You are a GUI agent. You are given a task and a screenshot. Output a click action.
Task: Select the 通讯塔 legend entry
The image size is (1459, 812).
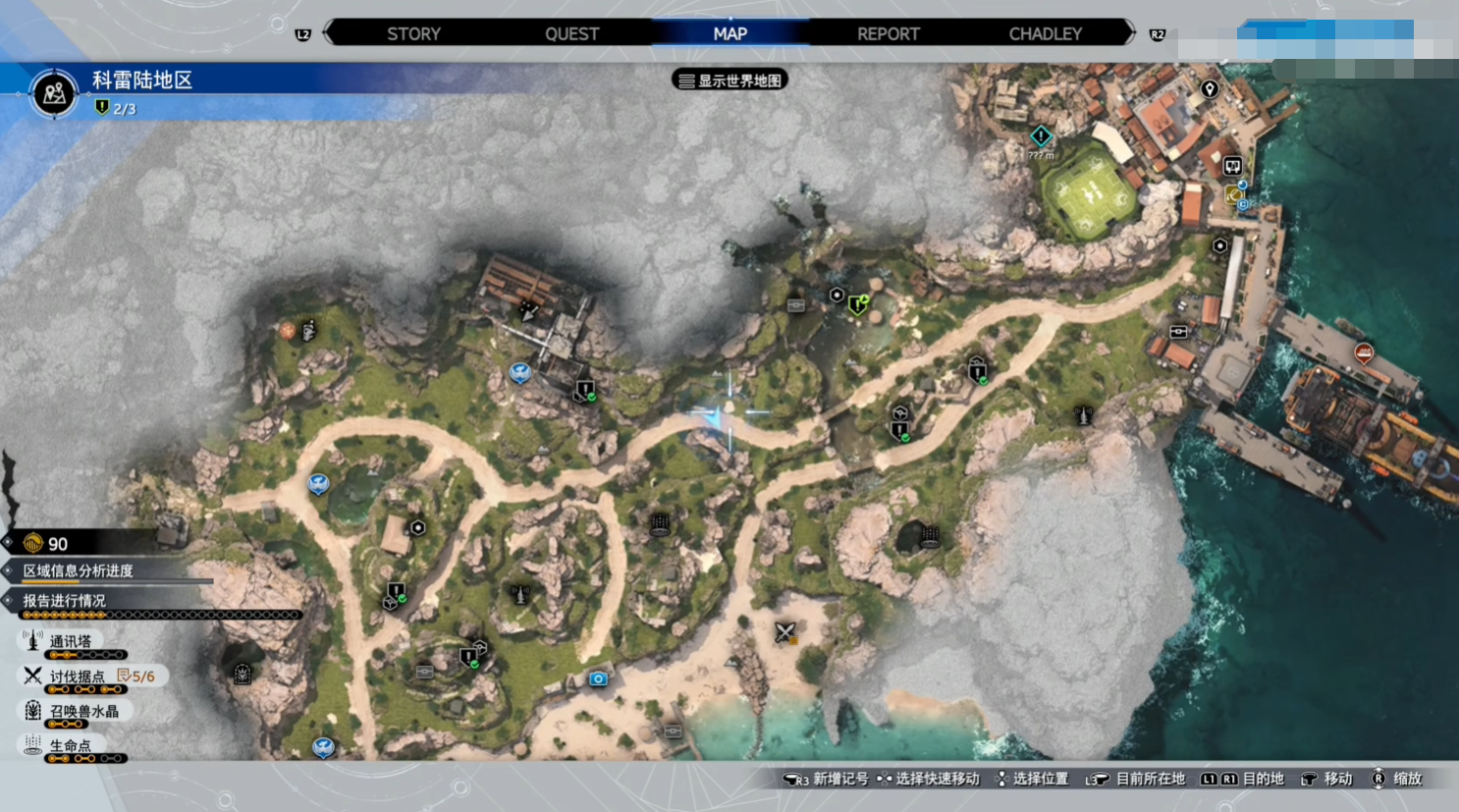[x=70, y=641]
